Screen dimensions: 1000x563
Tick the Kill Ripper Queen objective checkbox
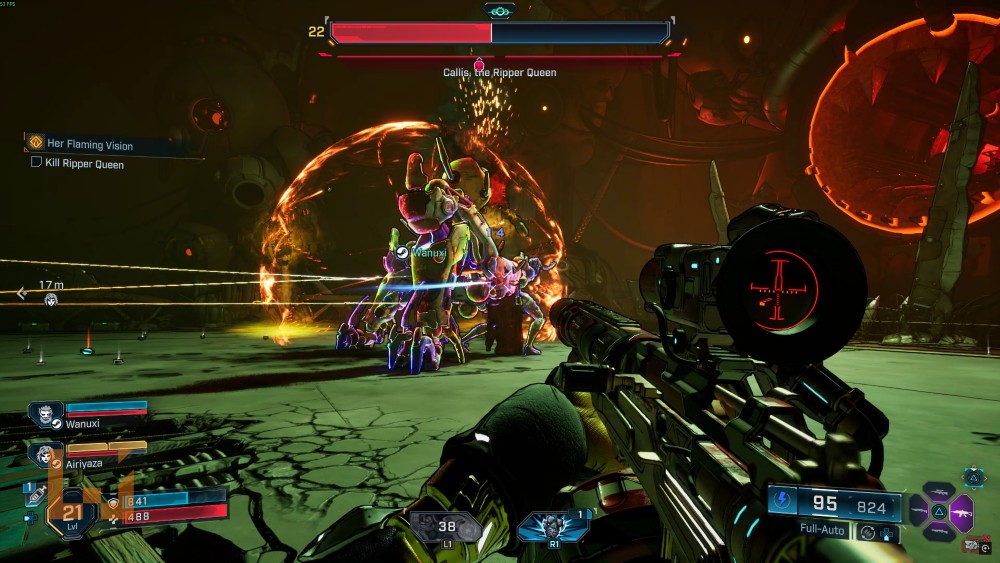coord(37,162)
